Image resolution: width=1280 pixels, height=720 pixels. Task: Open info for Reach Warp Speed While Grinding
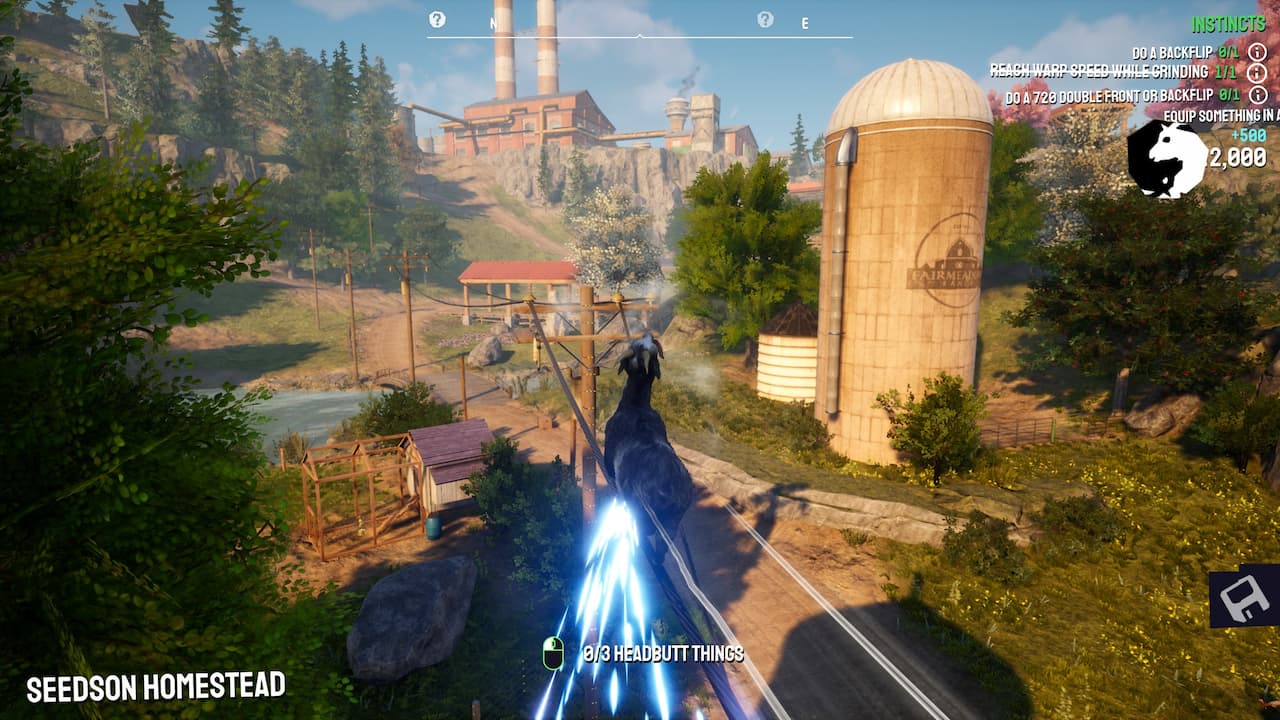point(1256,73)
